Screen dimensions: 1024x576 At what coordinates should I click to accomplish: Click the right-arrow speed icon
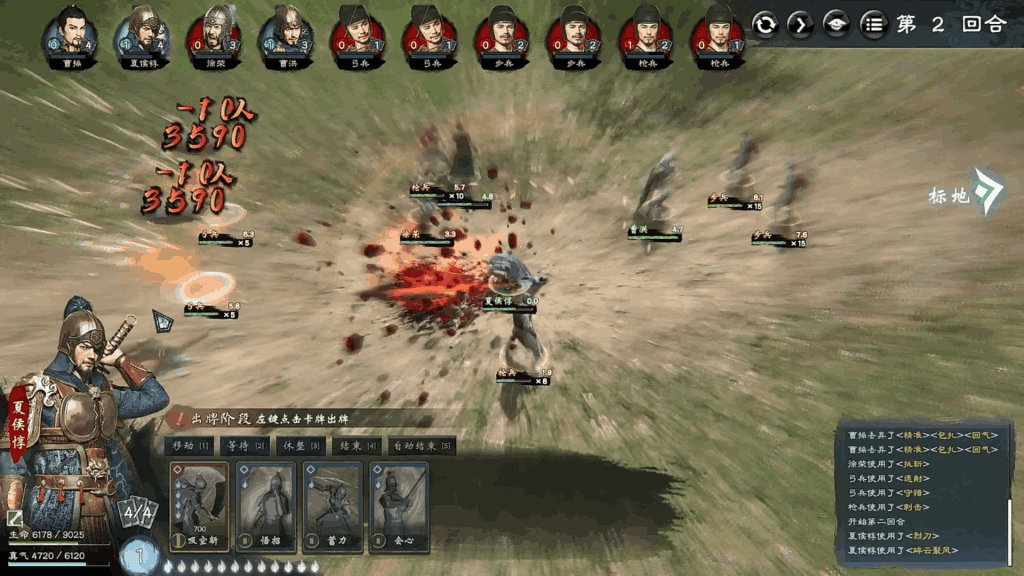pos(800,25)
